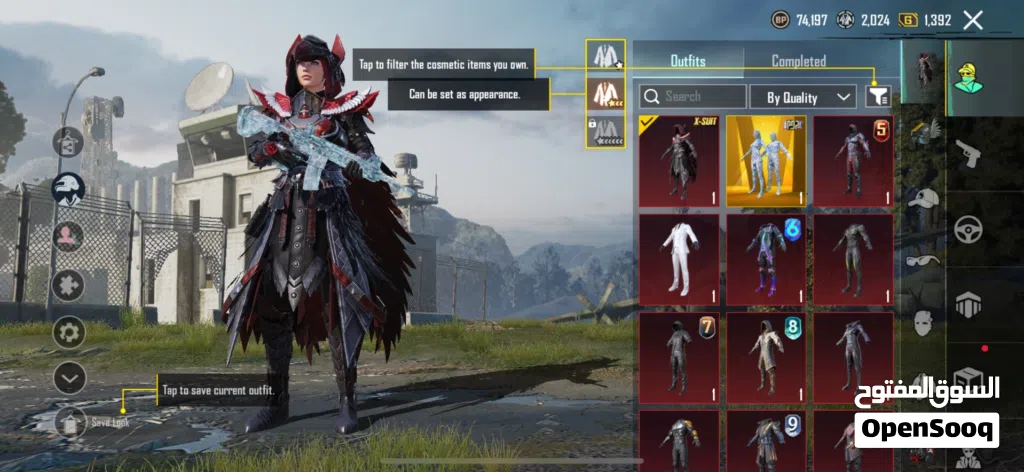The width and height of the screenshot is (1024, 472).
Task: Select the equipped X-Suit outfit
Action: [x=679, y=161]
